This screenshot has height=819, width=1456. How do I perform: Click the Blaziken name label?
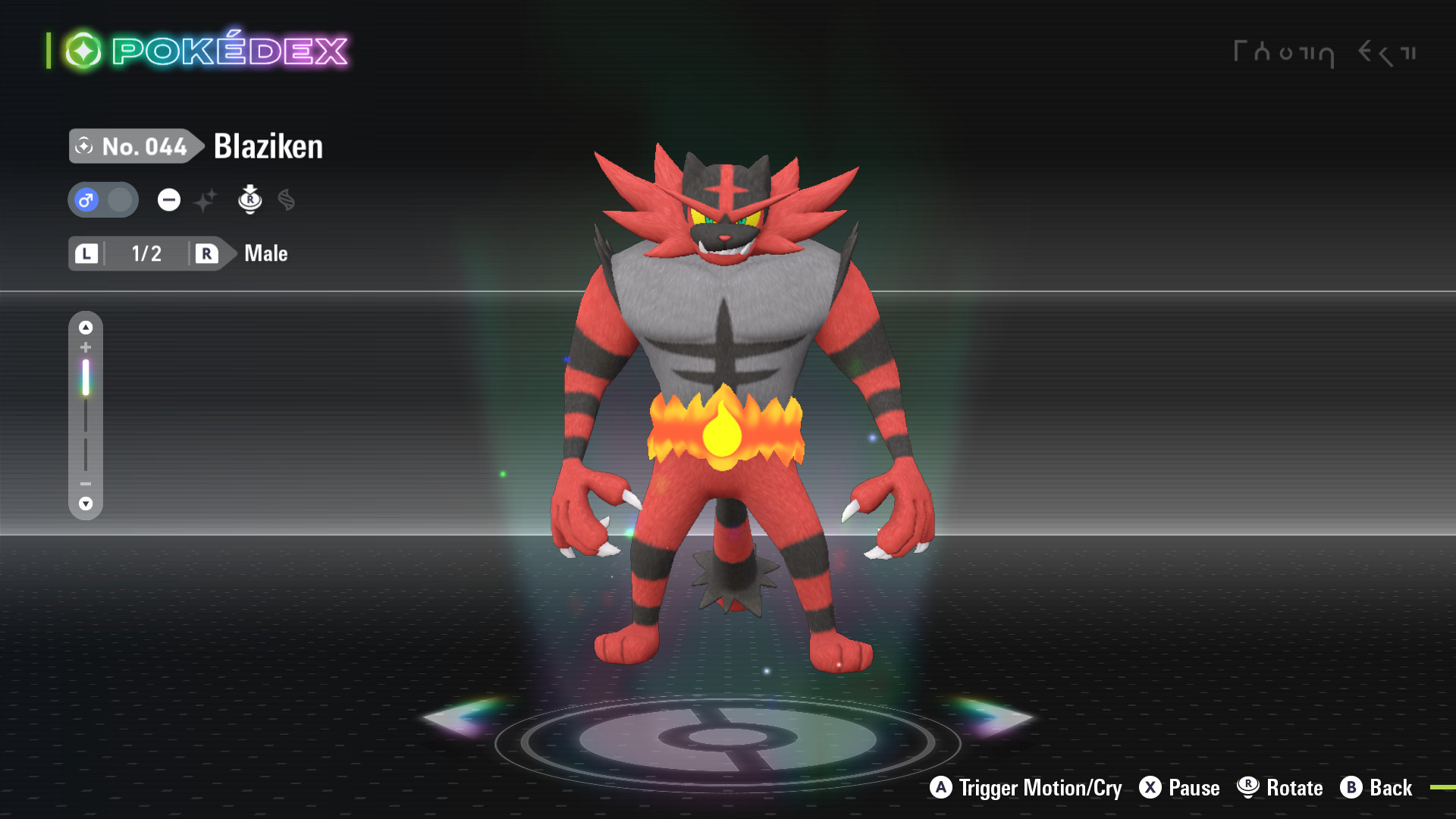coord(267,146)
